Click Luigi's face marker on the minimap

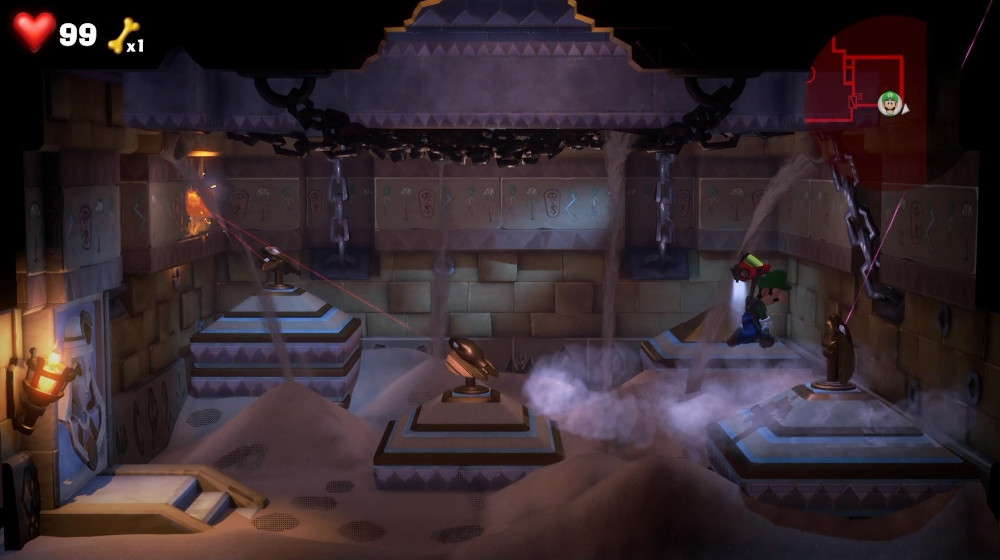point(888,101)
